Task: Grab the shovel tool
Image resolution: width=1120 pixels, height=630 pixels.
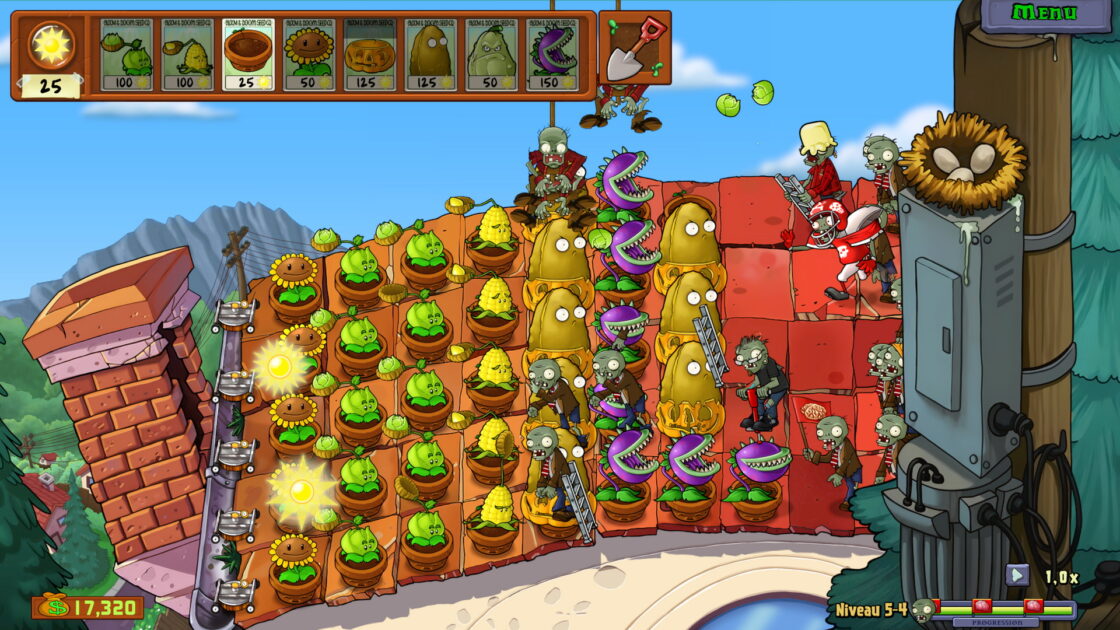Action: tap(634, 48)
